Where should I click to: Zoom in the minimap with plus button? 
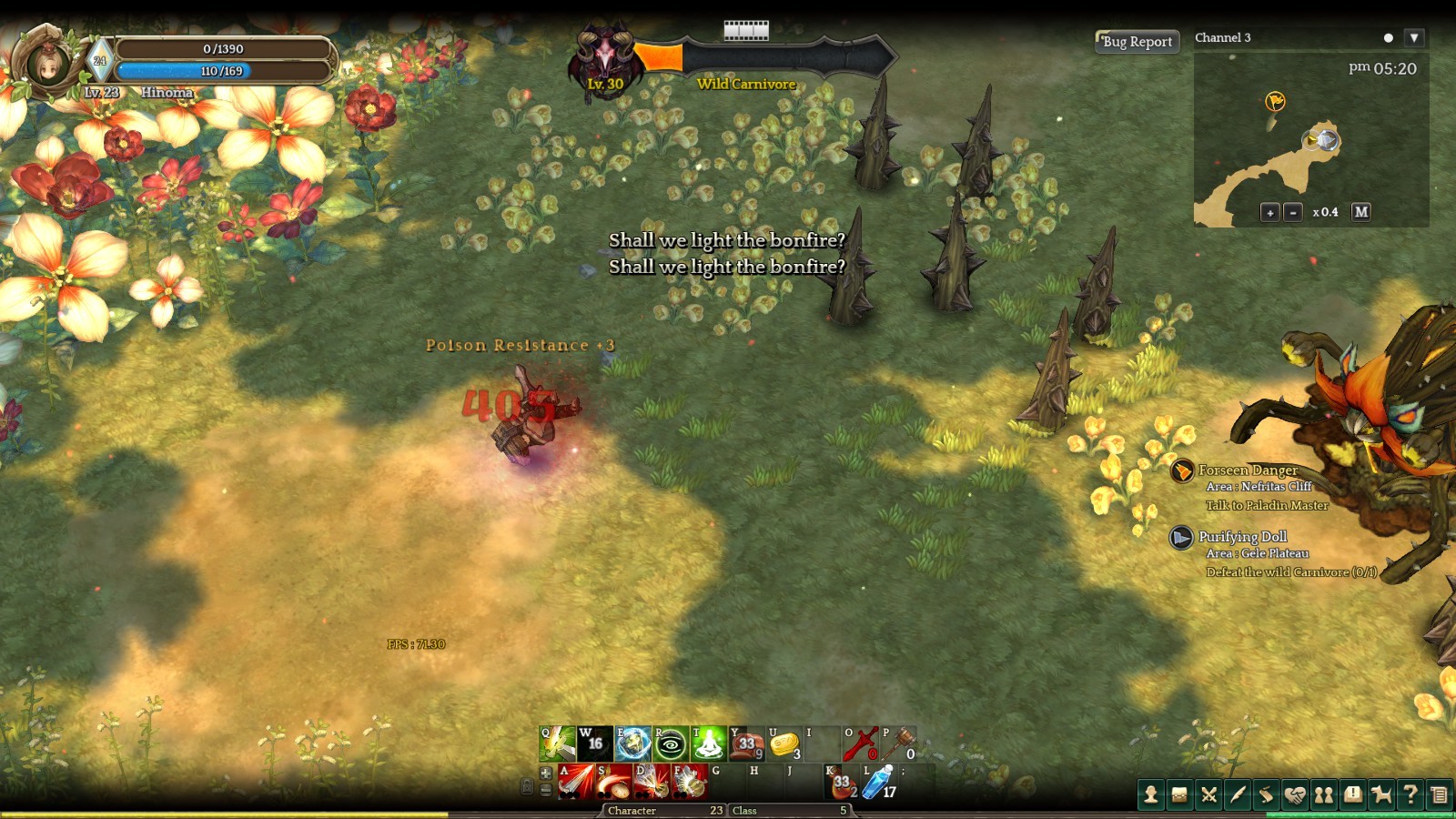tap(1269, 213)
